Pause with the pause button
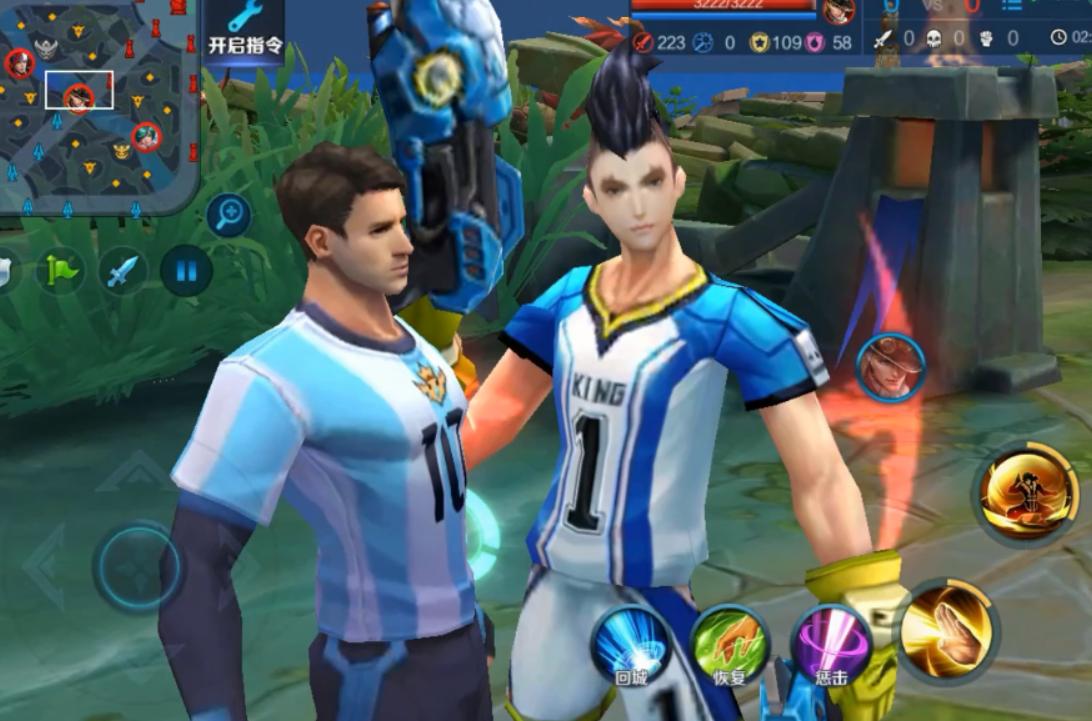 [x=186, y=271]
